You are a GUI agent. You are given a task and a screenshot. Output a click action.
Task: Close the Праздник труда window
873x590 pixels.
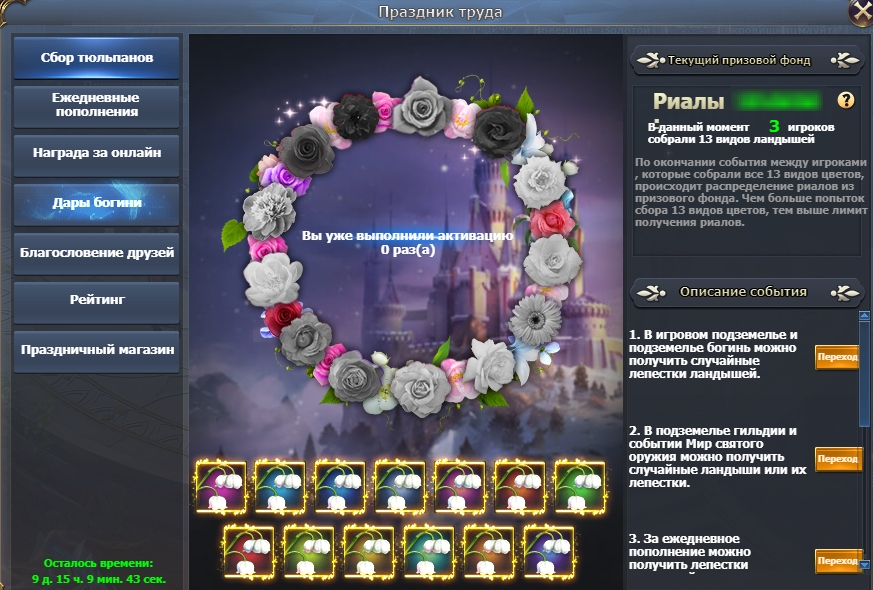(x=860, y=11)
